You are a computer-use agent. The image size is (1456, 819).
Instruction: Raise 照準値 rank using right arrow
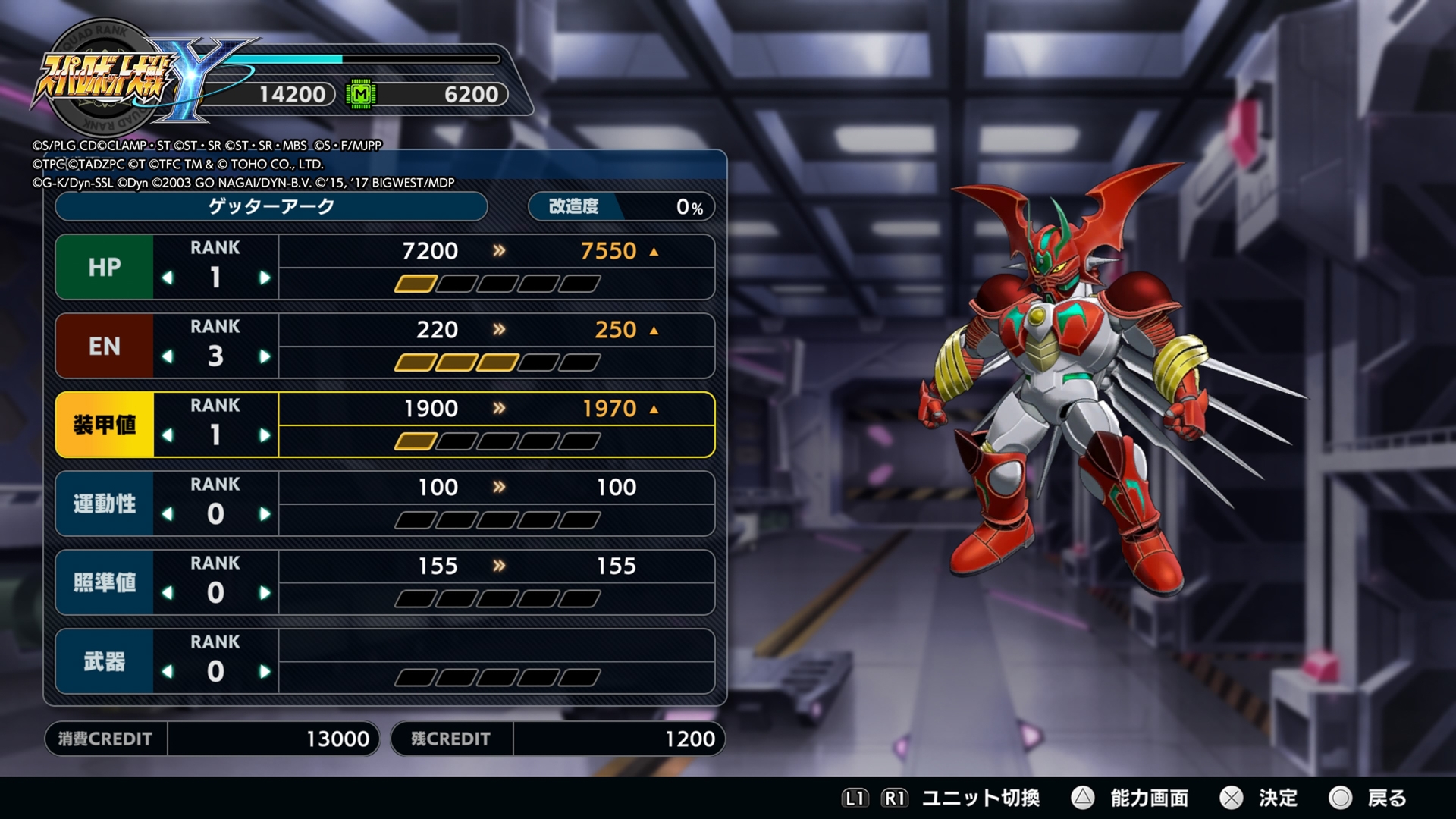pos(265,594)
